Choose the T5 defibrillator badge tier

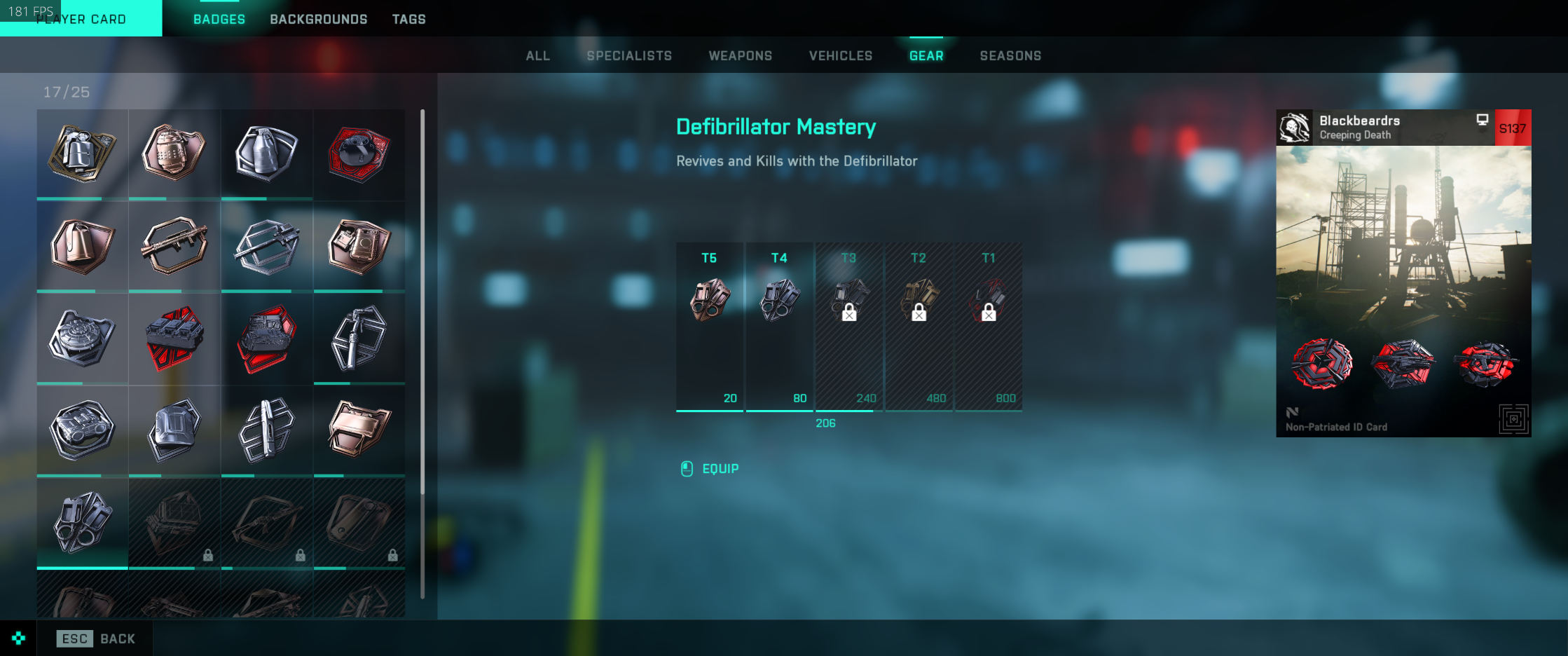click(x=709, y=326)
